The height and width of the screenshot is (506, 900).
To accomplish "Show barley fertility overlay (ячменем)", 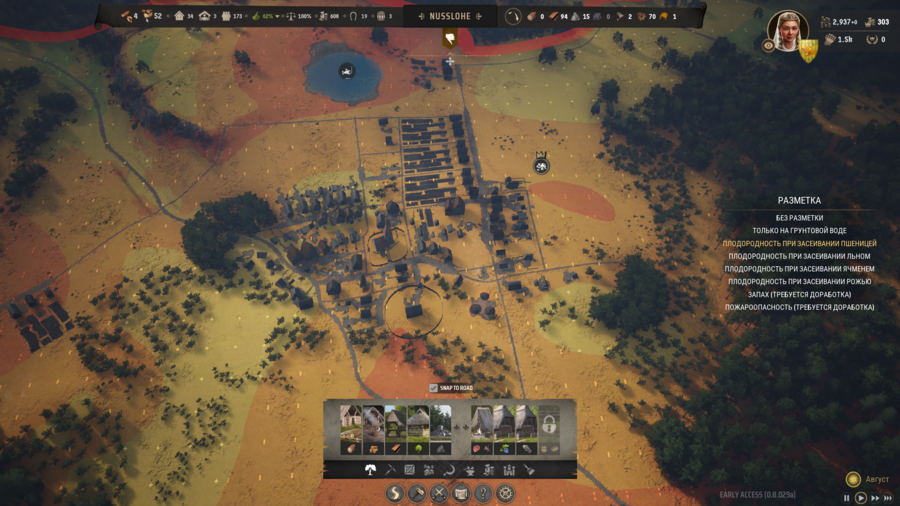I will pos(799,269).
